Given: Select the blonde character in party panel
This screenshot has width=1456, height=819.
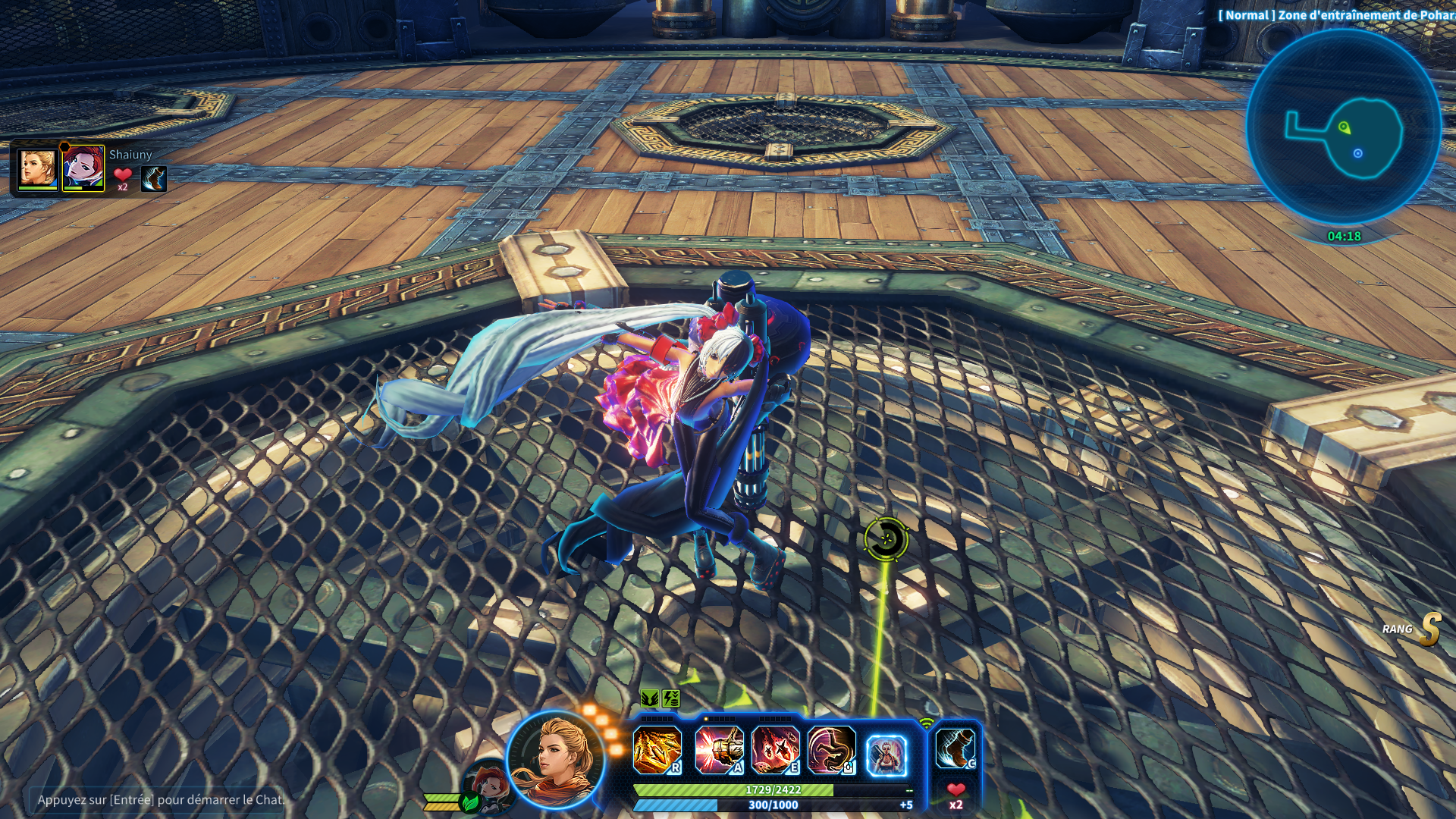Looking at the screenshot, I should click(37, 168).
